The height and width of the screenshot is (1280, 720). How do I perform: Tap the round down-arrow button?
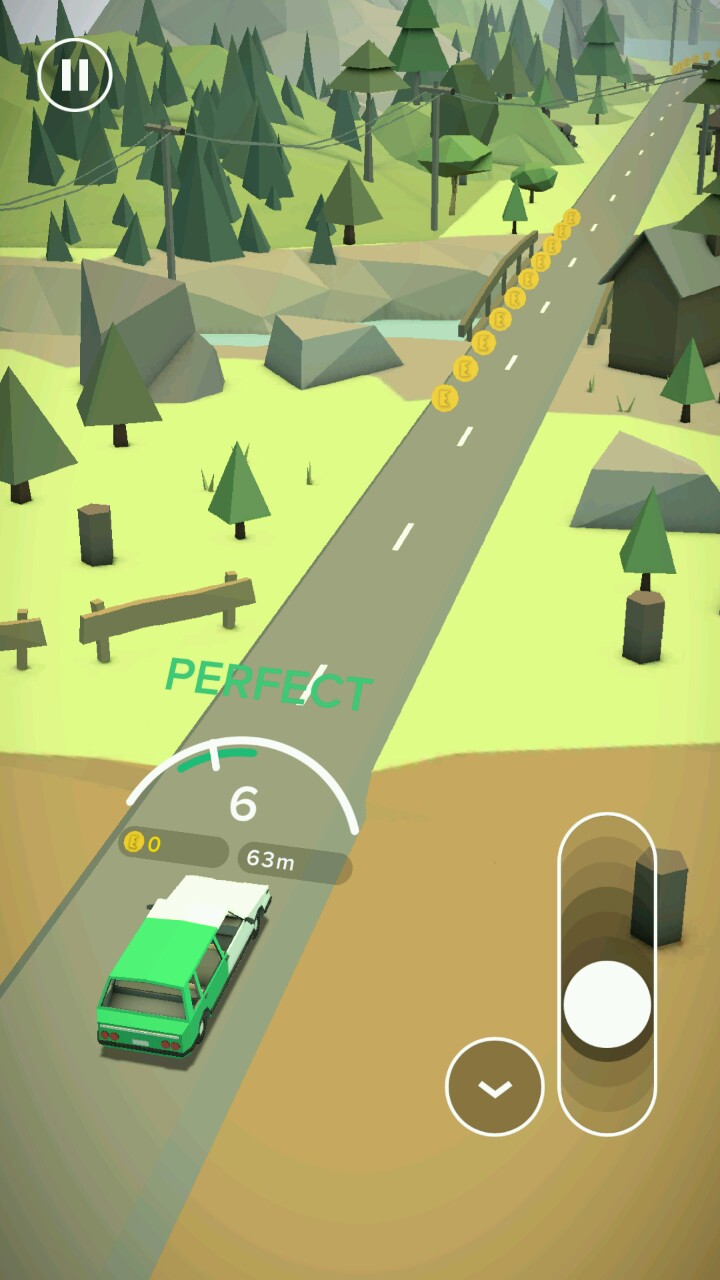(495, 1087)
